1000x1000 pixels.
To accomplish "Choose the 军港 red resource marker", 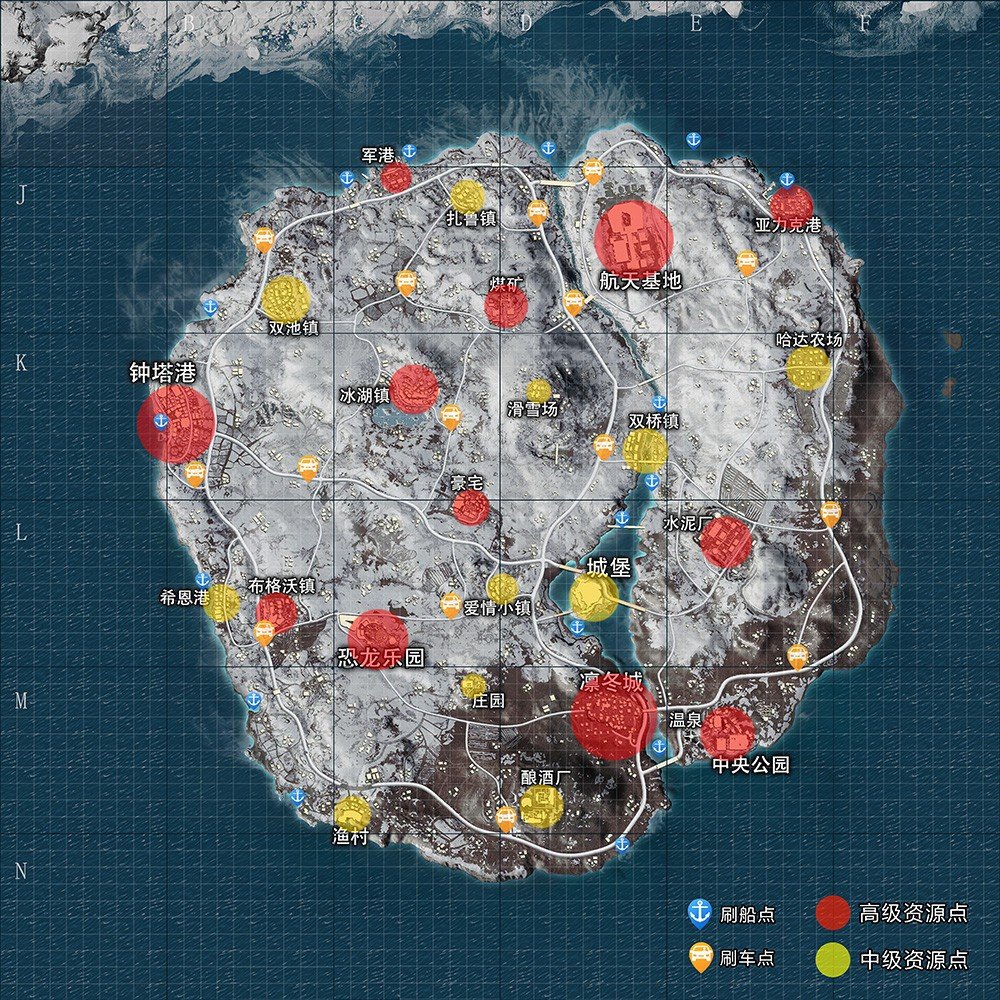I will (x=396, y=178).
